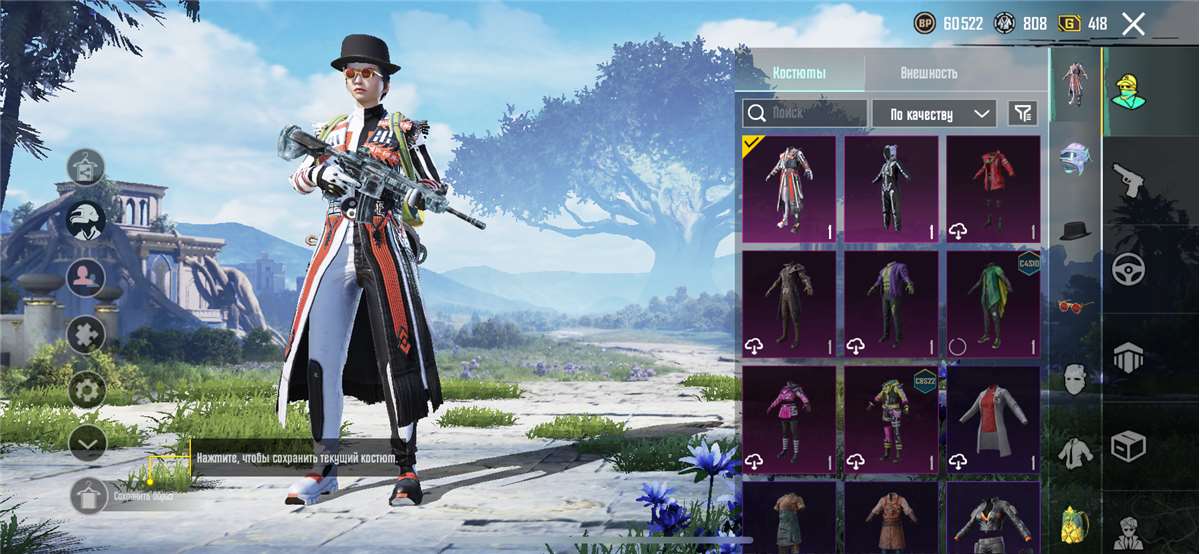
Task: Click the Поиск search field
Action: pos(805,113)
